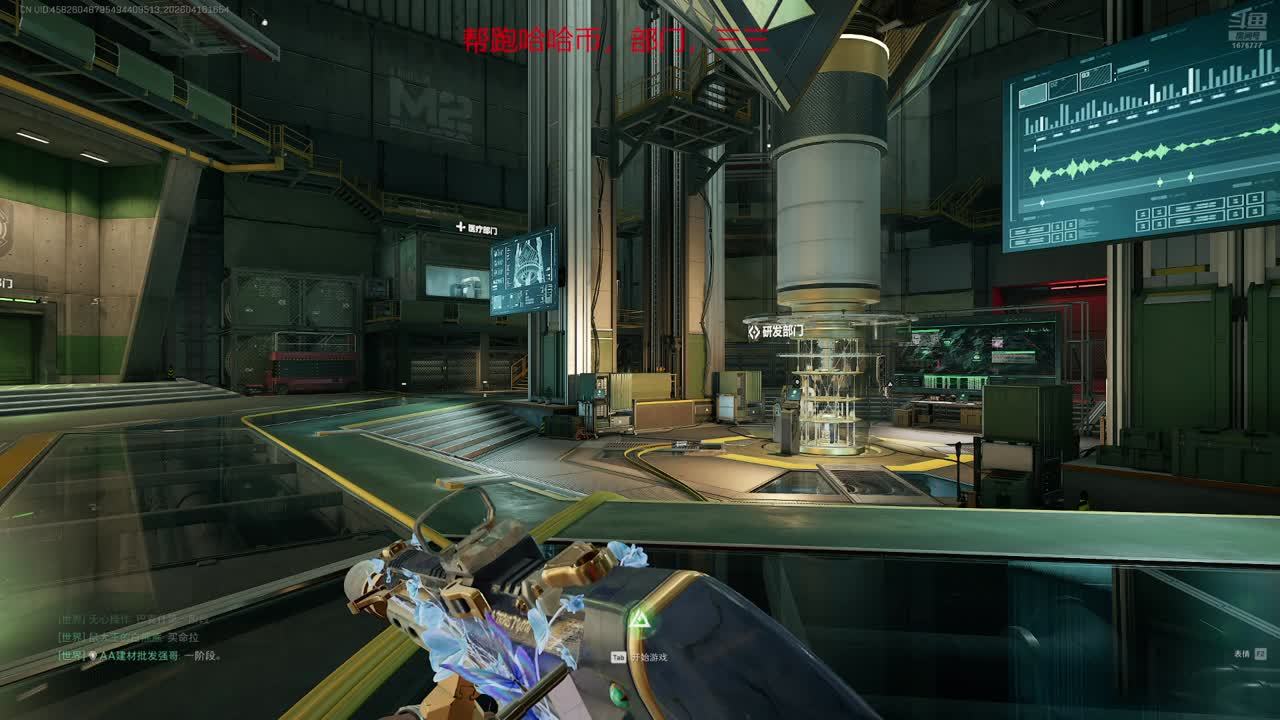
Task: Open the world chat box
Action: click(x=140, y=637)
